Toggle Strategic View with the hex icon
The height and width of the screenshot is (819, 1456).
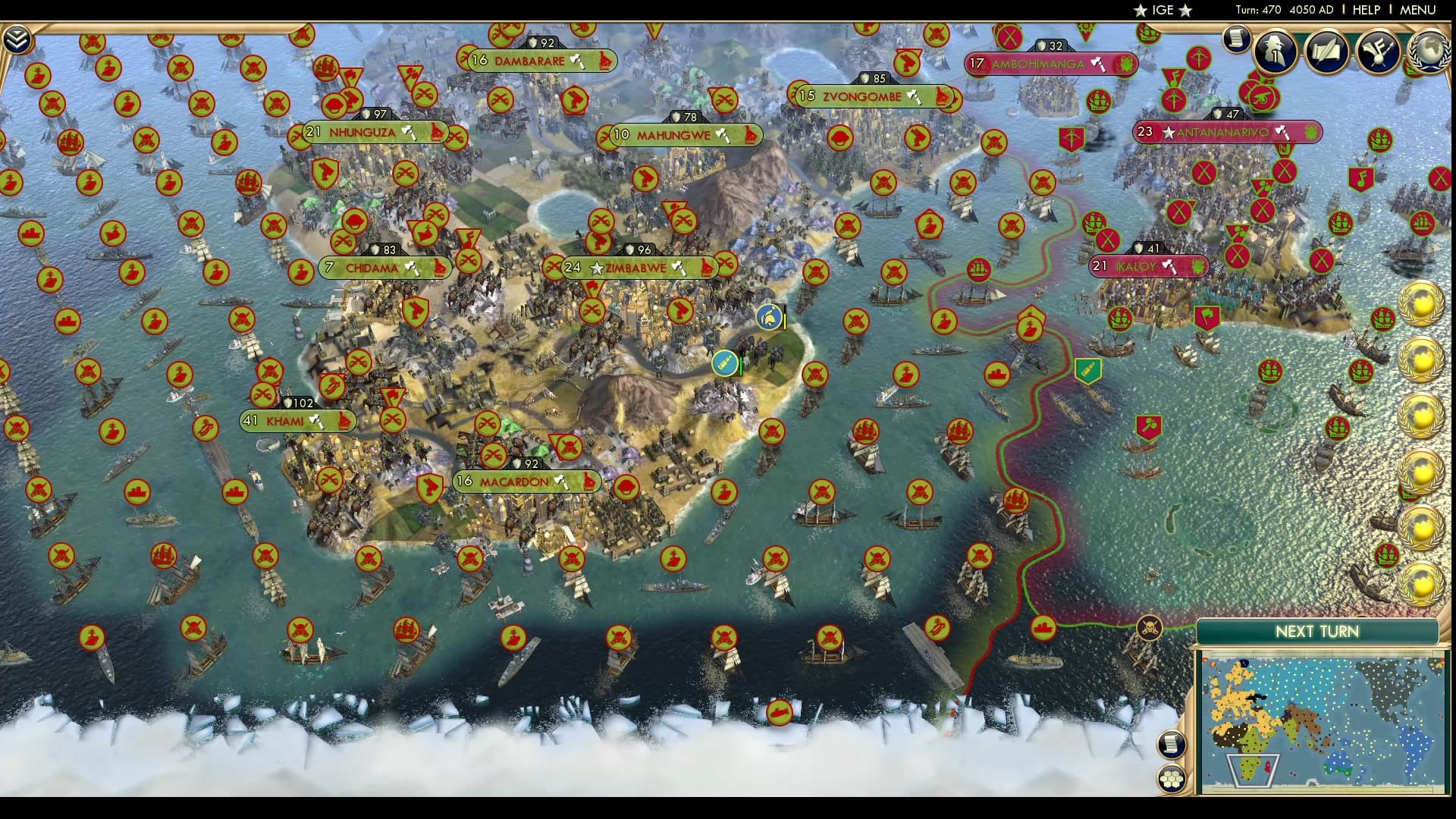pyautogui.click(x=1170, y=776)
